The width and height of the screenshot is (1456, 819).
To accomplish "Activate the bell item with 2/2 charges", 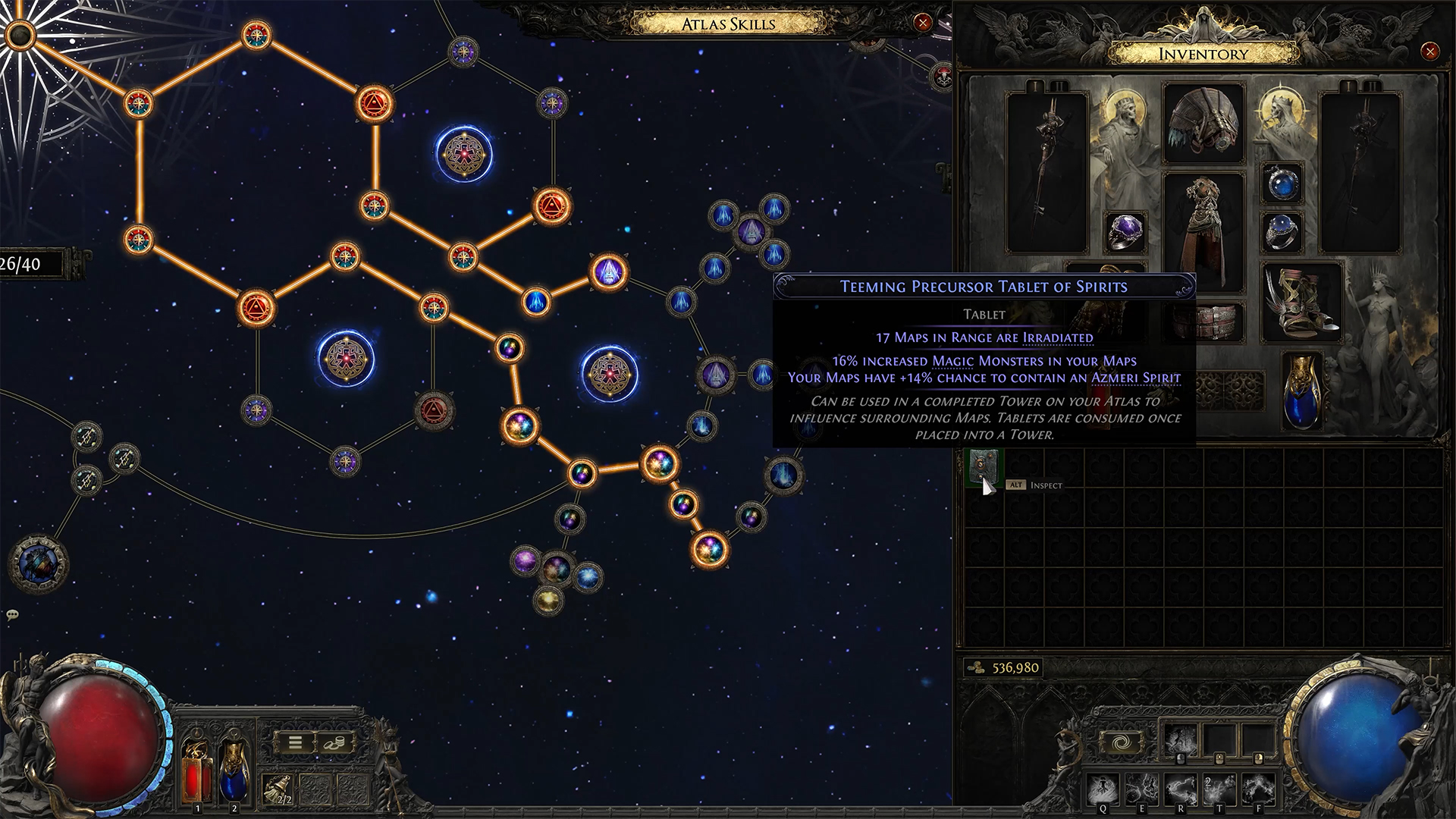I will click(x=278, y=790).
